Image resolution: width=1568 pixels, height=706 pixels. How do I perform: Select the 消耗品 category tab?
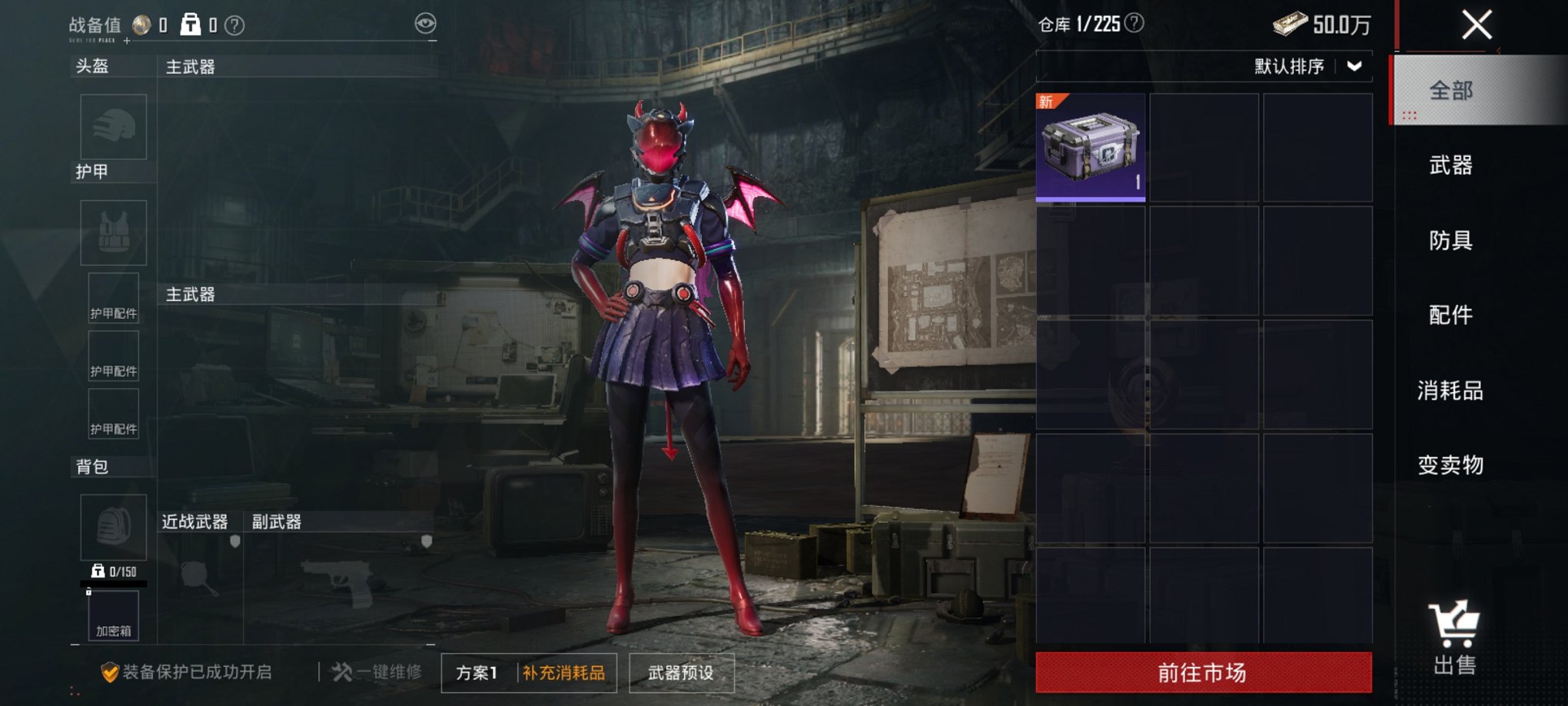click(1448, 390)
